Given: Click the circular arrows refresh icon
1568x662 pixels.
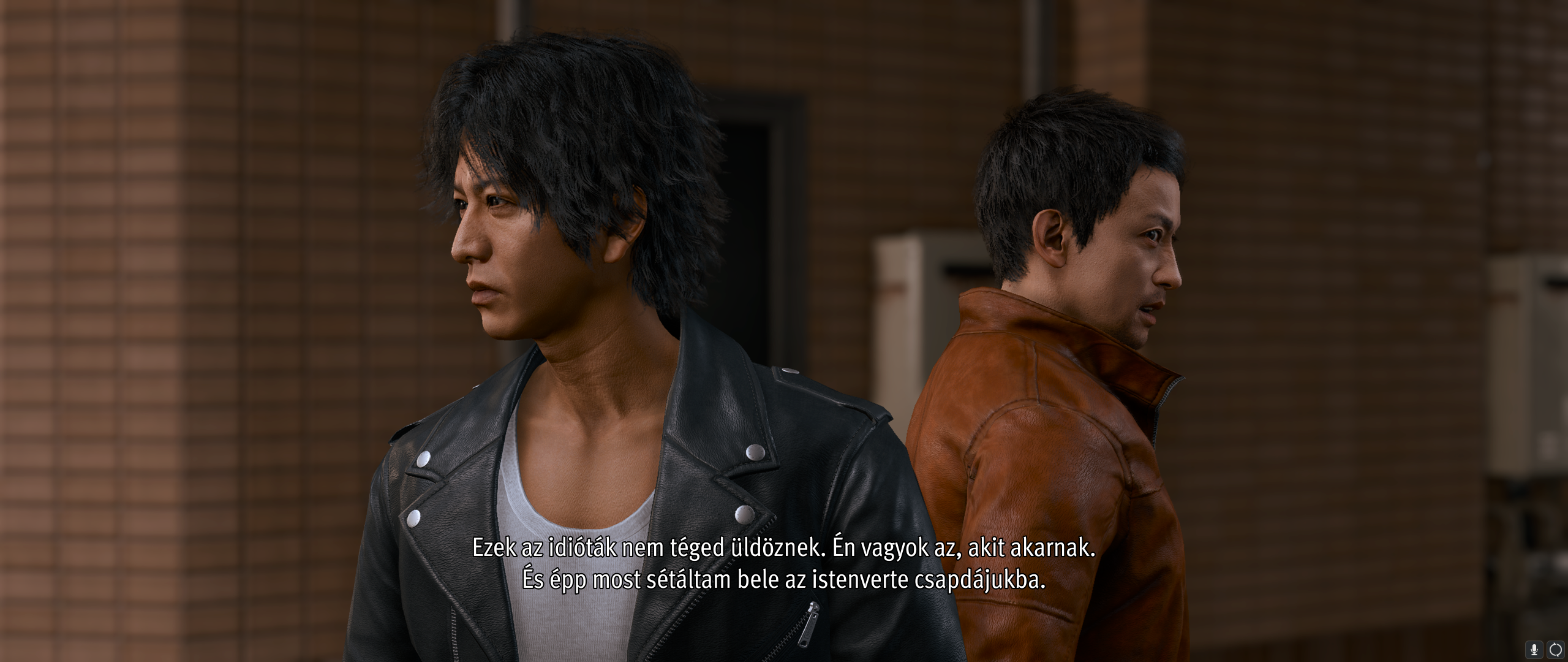Looking at the screenshot, I should tap(1556, 649).
